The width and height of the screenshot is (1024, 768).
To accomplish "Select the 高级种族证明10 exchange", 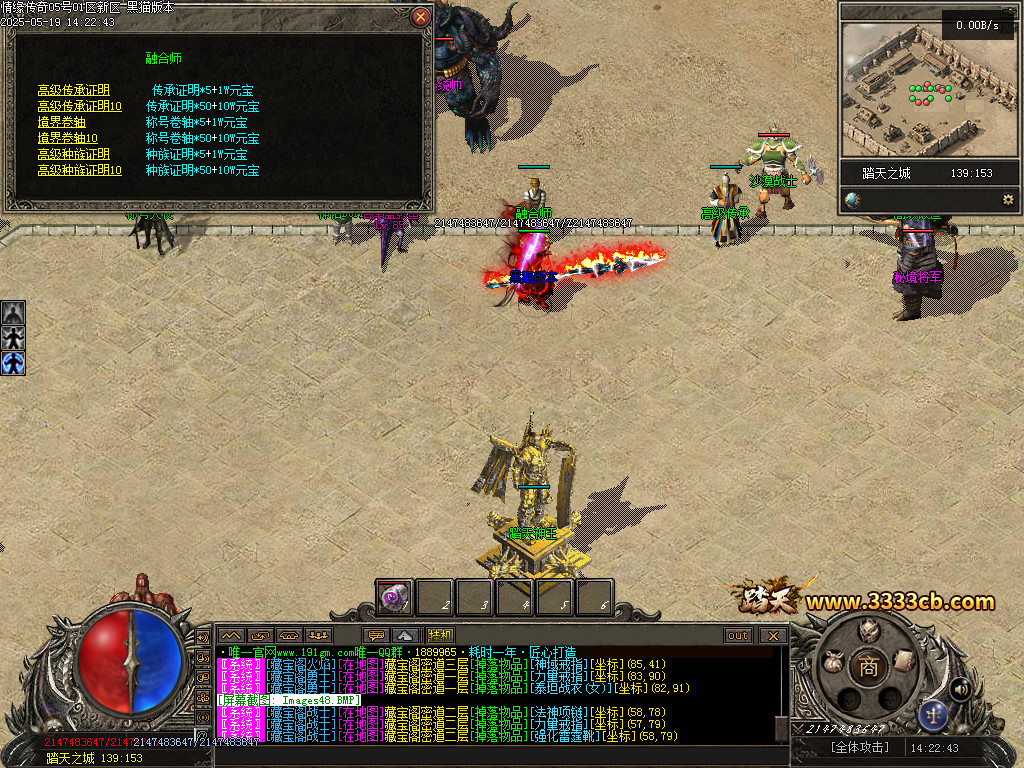I will 80,170.
